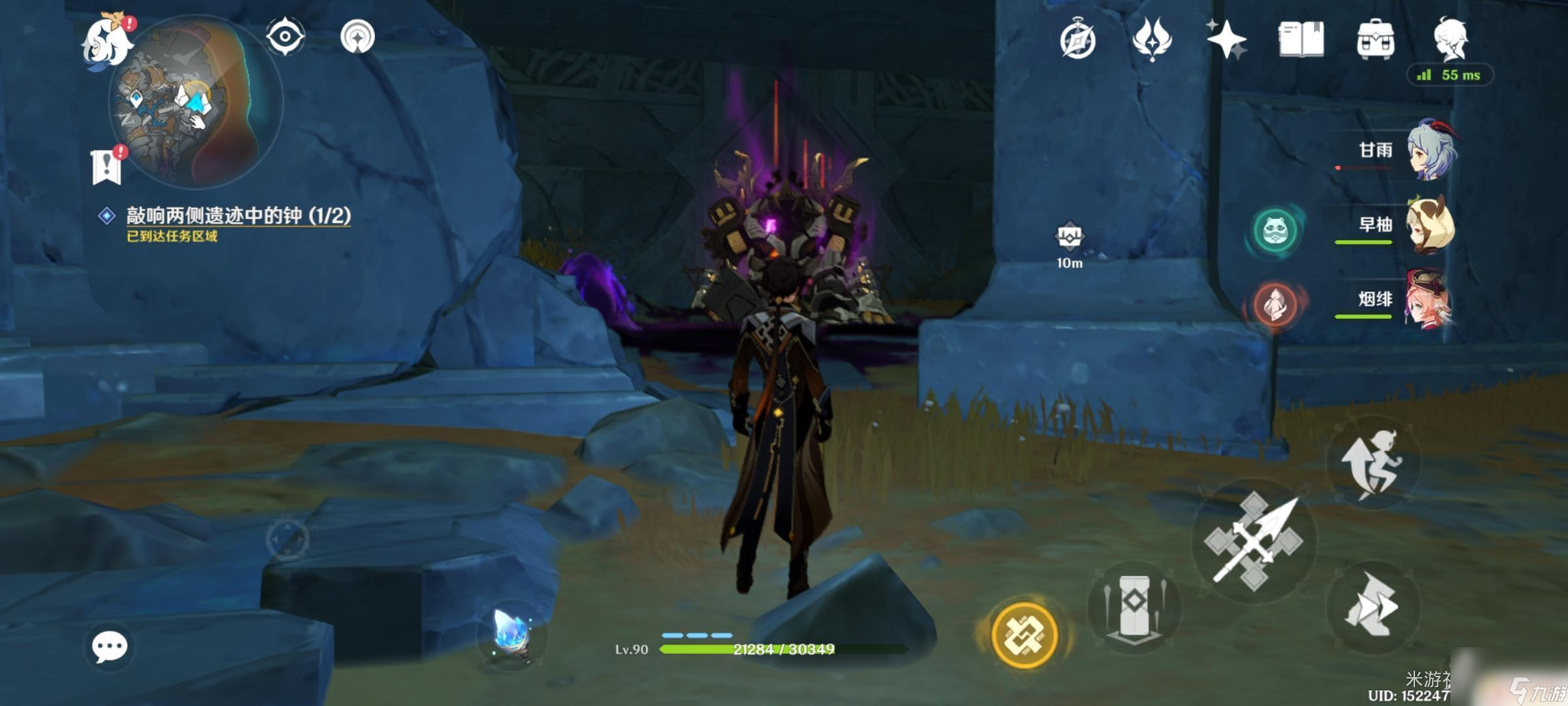Open the wish star icon

(1226, 39)
